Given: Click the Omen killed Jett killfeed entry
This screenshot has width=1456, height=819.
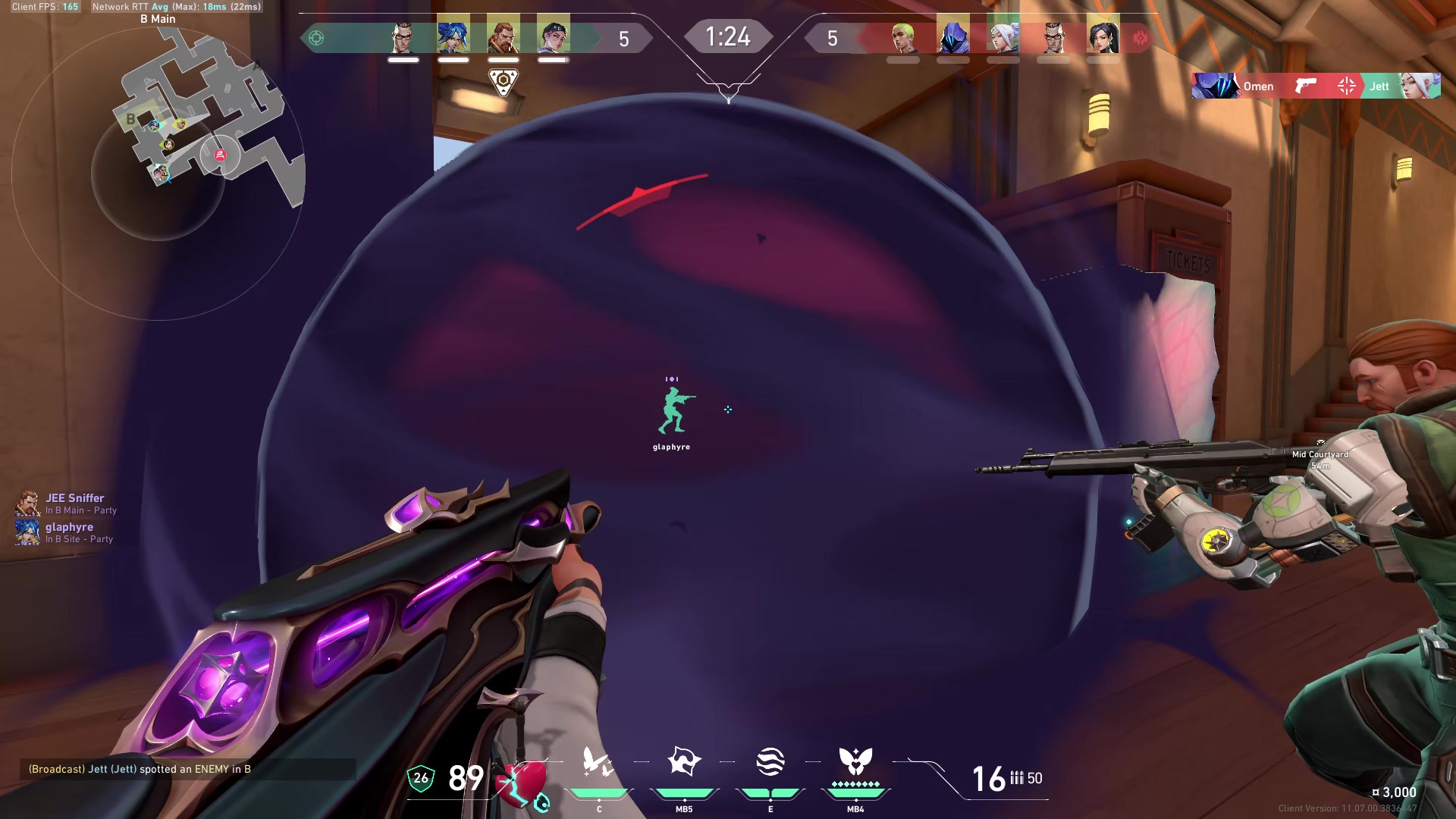Looking at the screenshot, I should (1316, 86).
